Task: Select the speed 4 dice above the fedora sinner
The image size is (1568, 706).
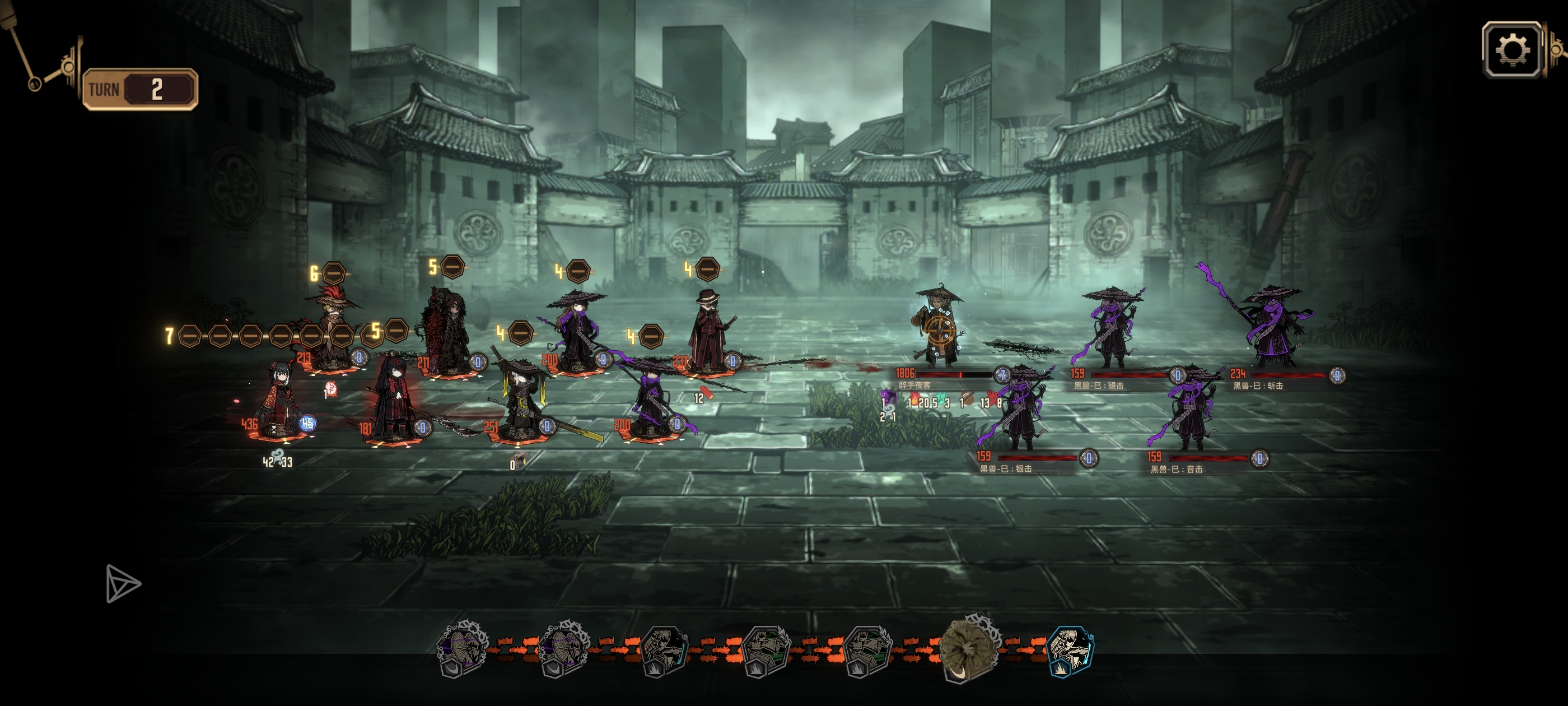Action: click(x=707, y=268)
